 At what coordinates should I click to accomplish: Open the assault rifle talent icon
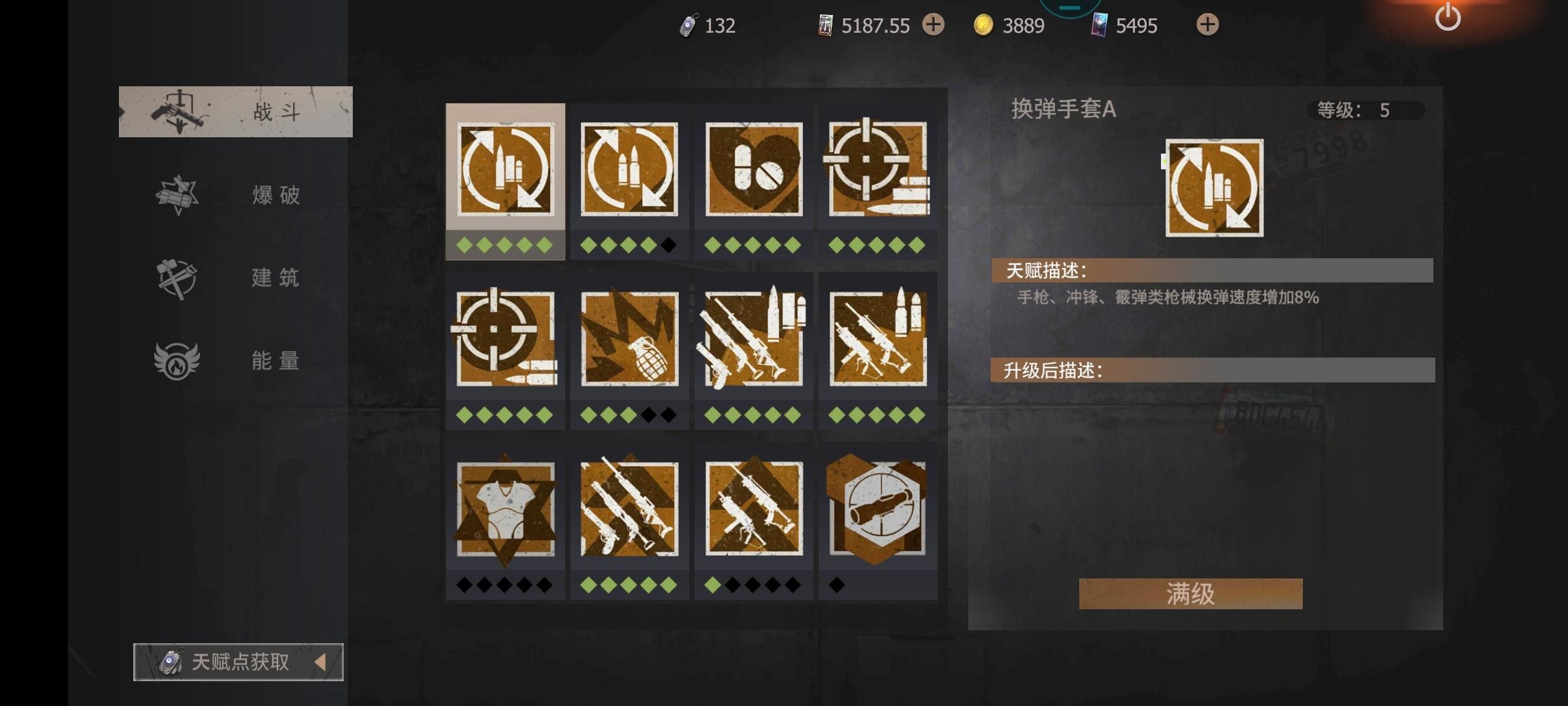tap(878, 340)
